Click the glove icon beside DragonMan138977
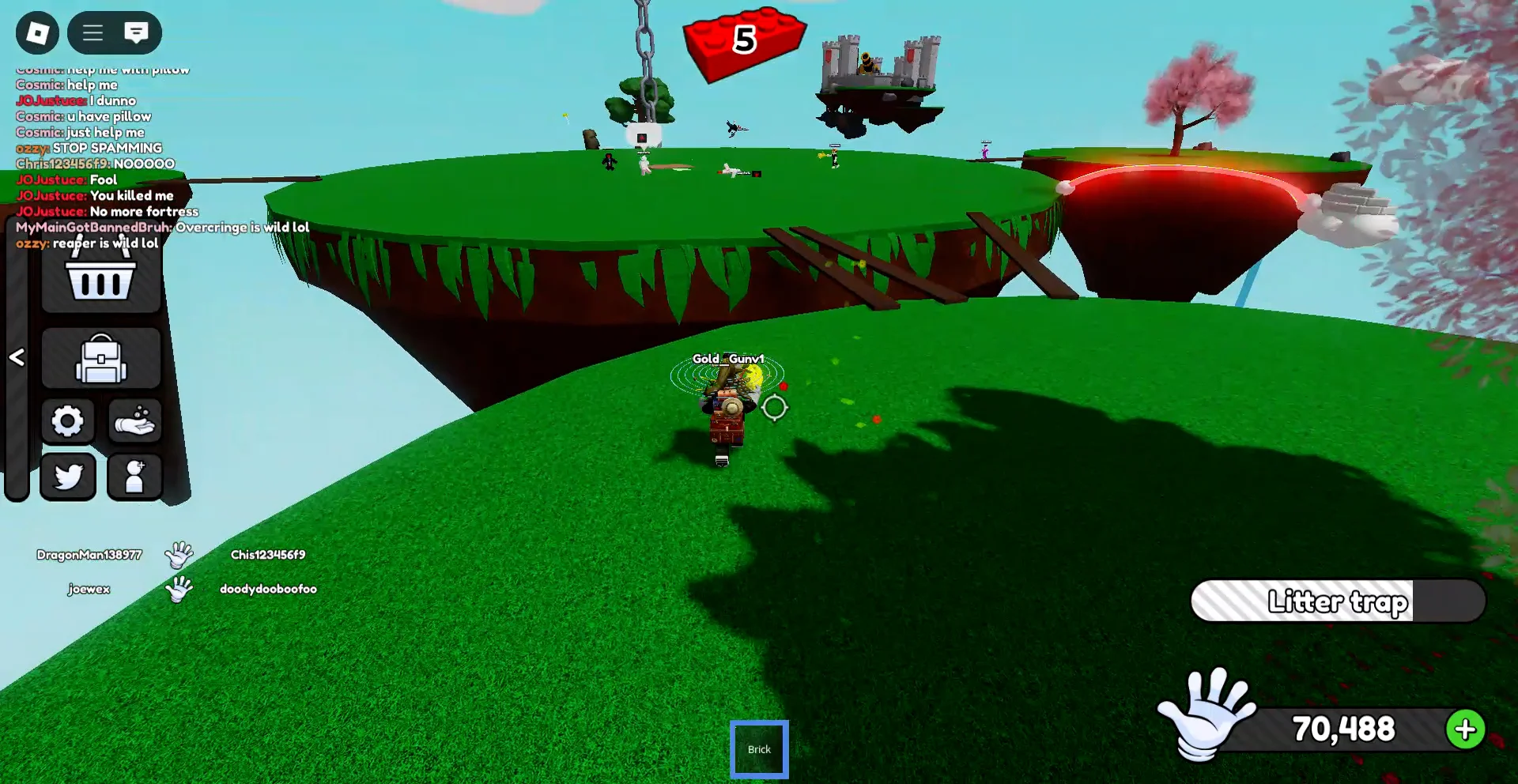 (x=180, y=556)
